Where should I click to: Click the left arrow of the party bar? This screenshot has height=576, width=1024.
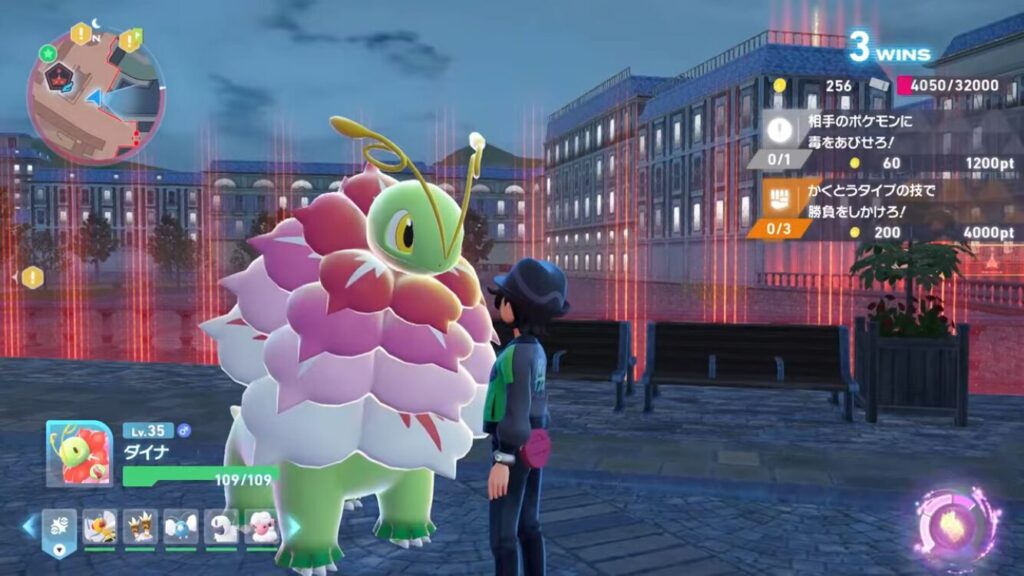[x=28, y=526]
